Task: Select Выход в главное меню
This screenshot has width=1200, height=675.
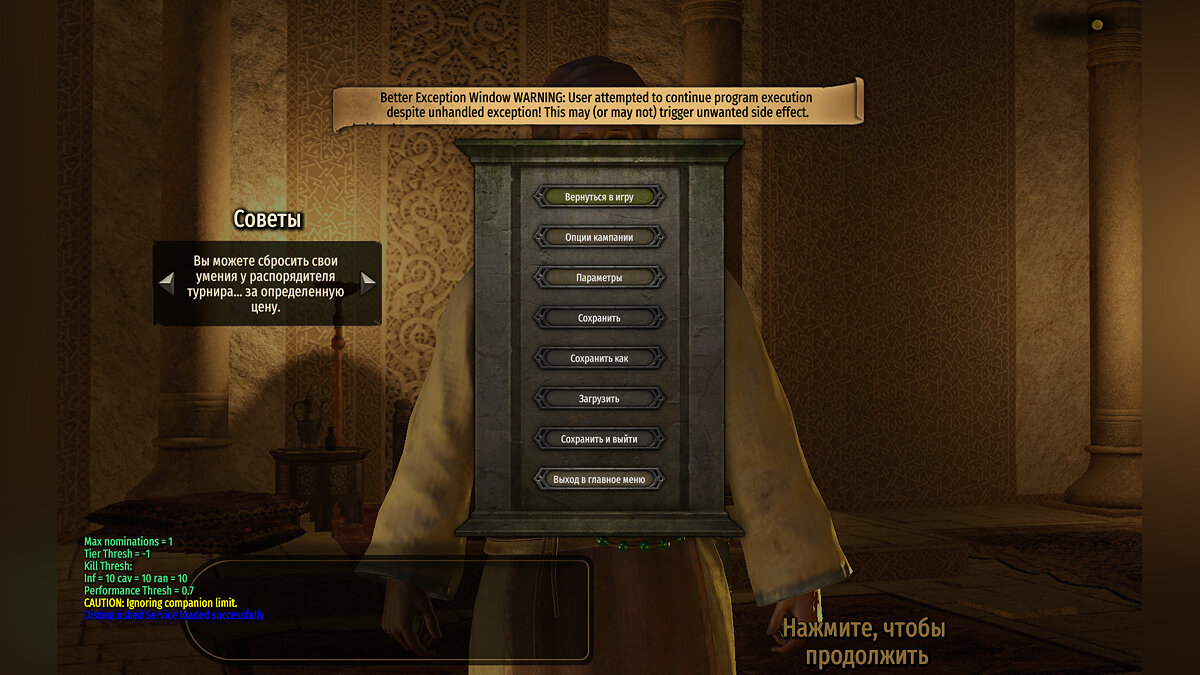Action: 599,479
